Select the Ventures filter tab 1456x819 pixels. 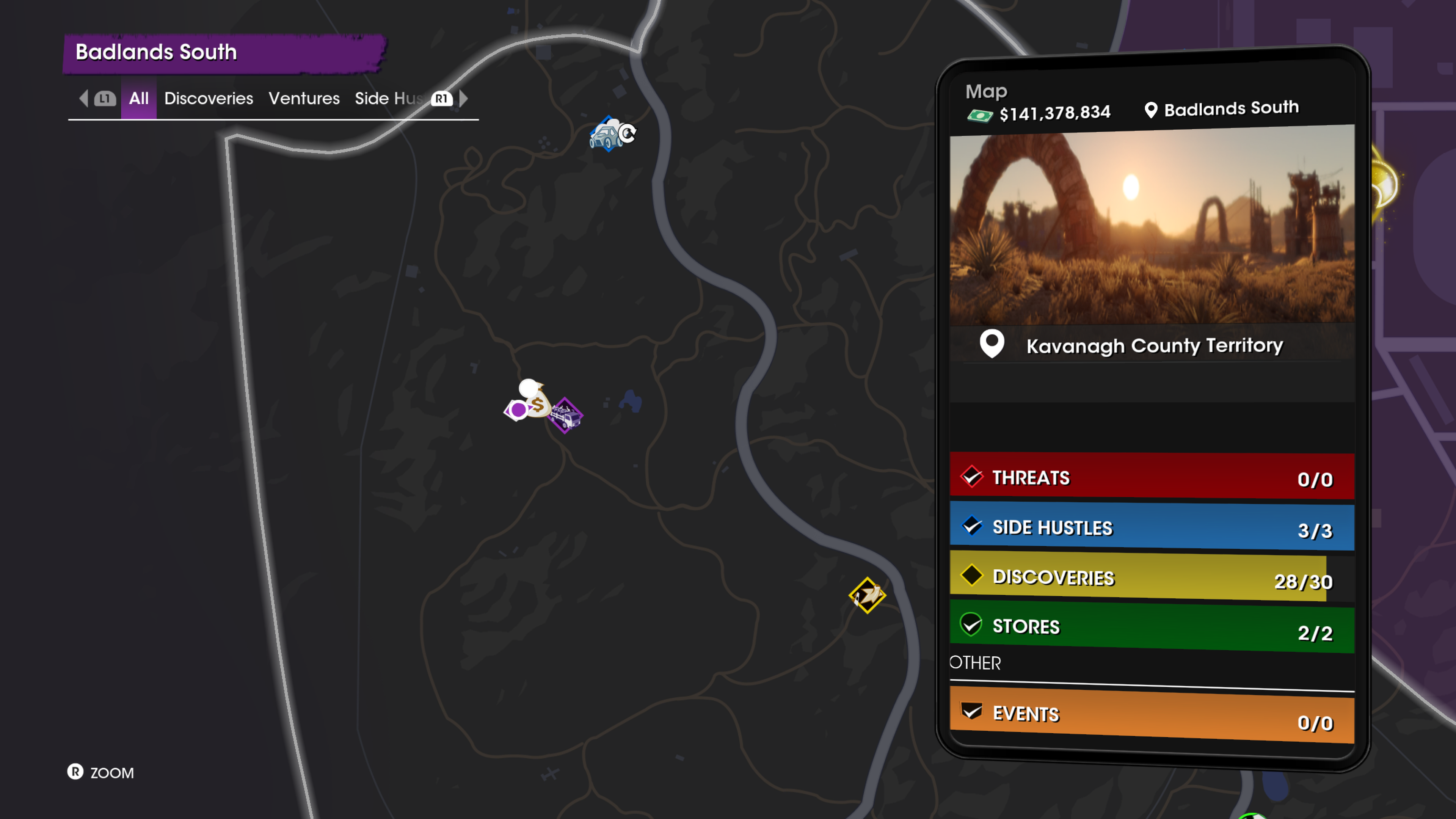304,98
